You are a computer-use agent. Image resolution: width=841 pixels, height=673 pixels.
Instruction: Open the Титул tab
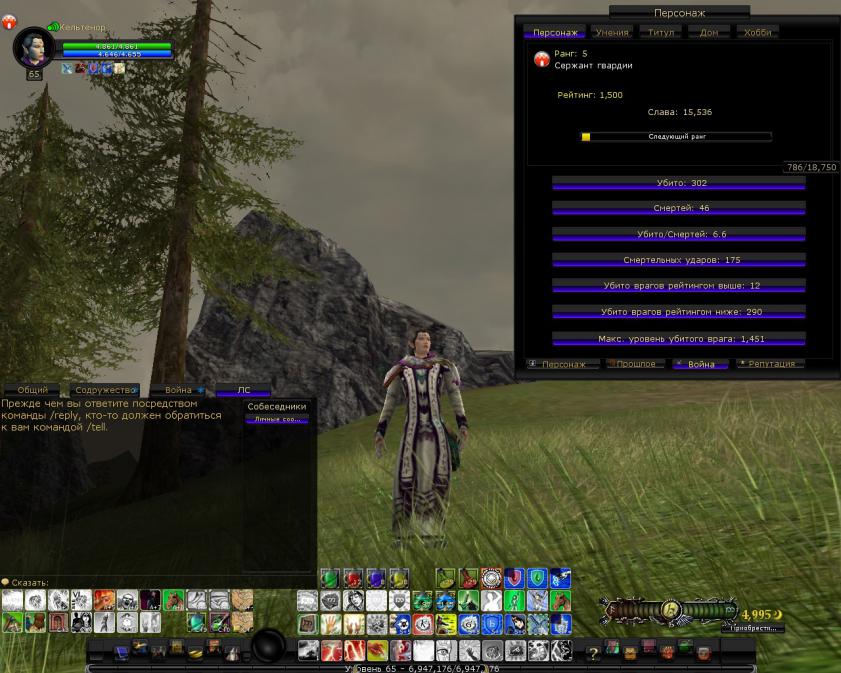(660, 32)
